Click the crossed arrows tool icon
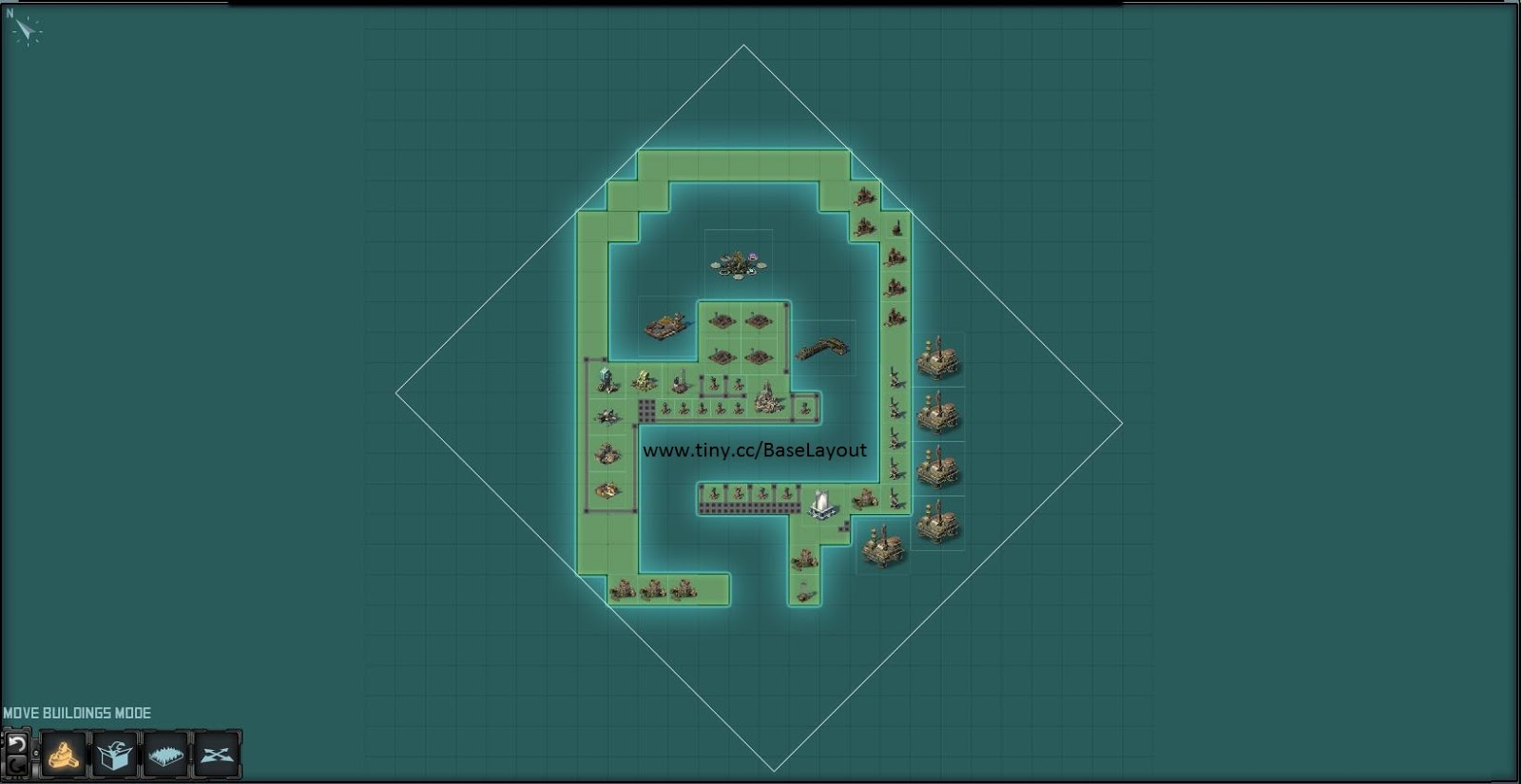The height and width of the screenshot is (784, 1521). (x=218, y=754)
